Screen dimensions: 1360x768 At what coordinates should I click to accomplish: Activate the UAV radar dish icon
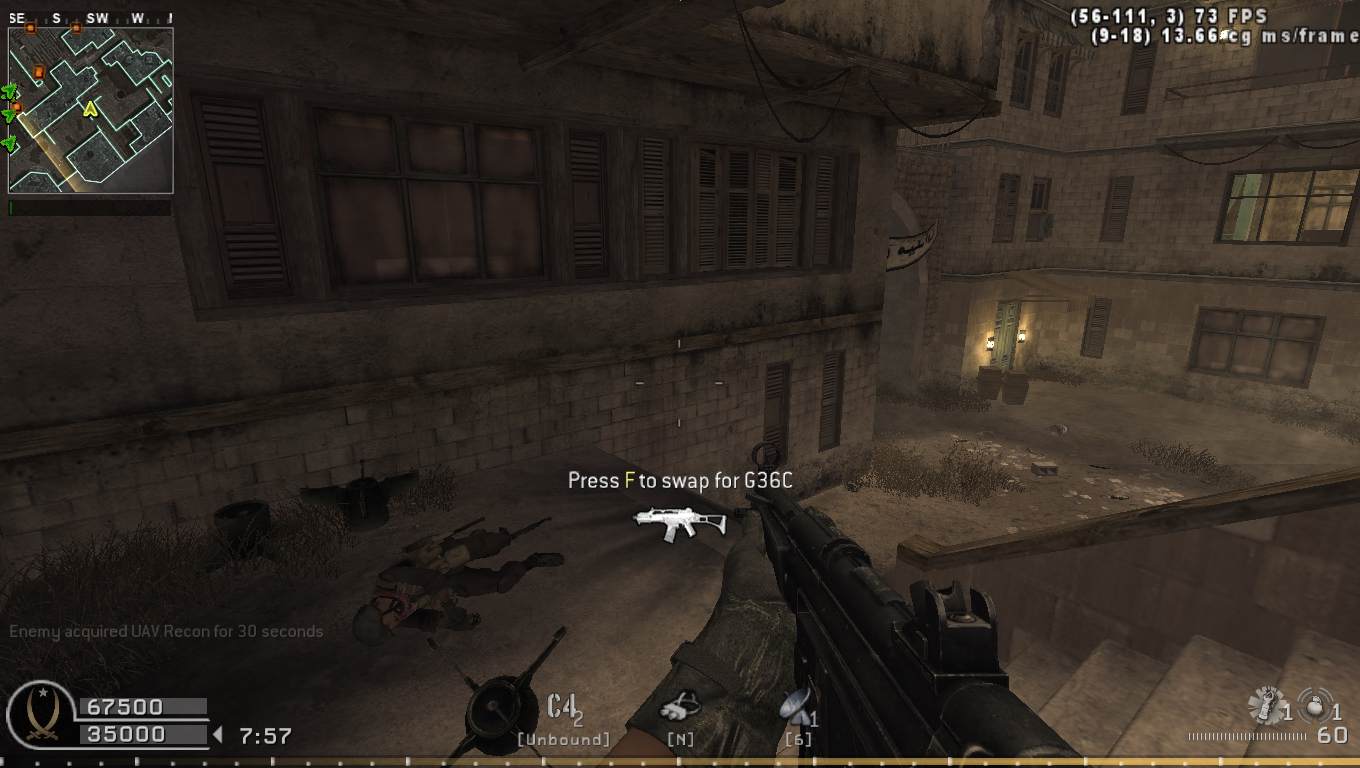(x=795, y=705)
